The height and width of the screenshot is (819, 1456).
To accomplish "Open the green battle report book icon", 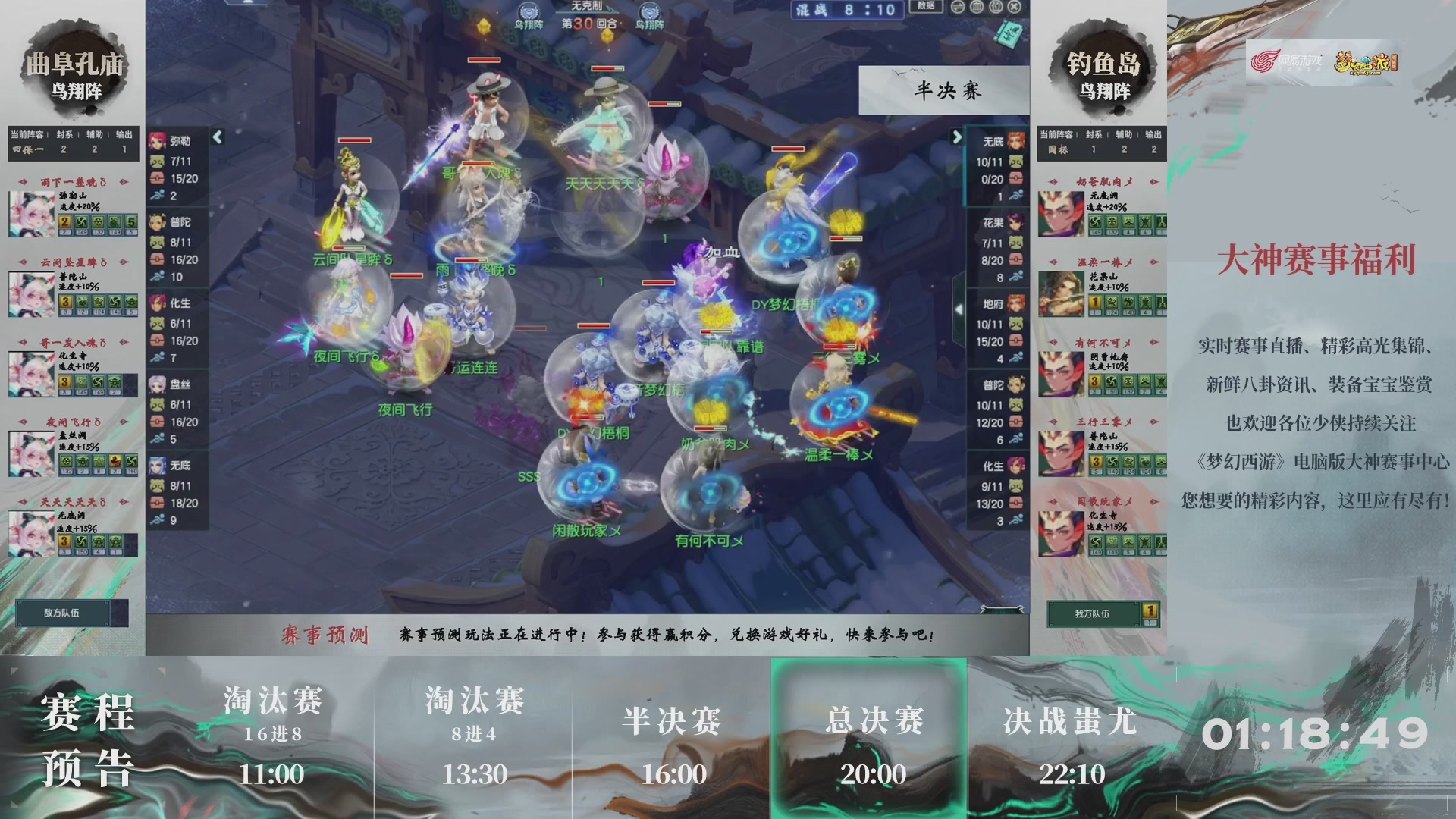I will pyautogui.click(x=1009, y=34).
